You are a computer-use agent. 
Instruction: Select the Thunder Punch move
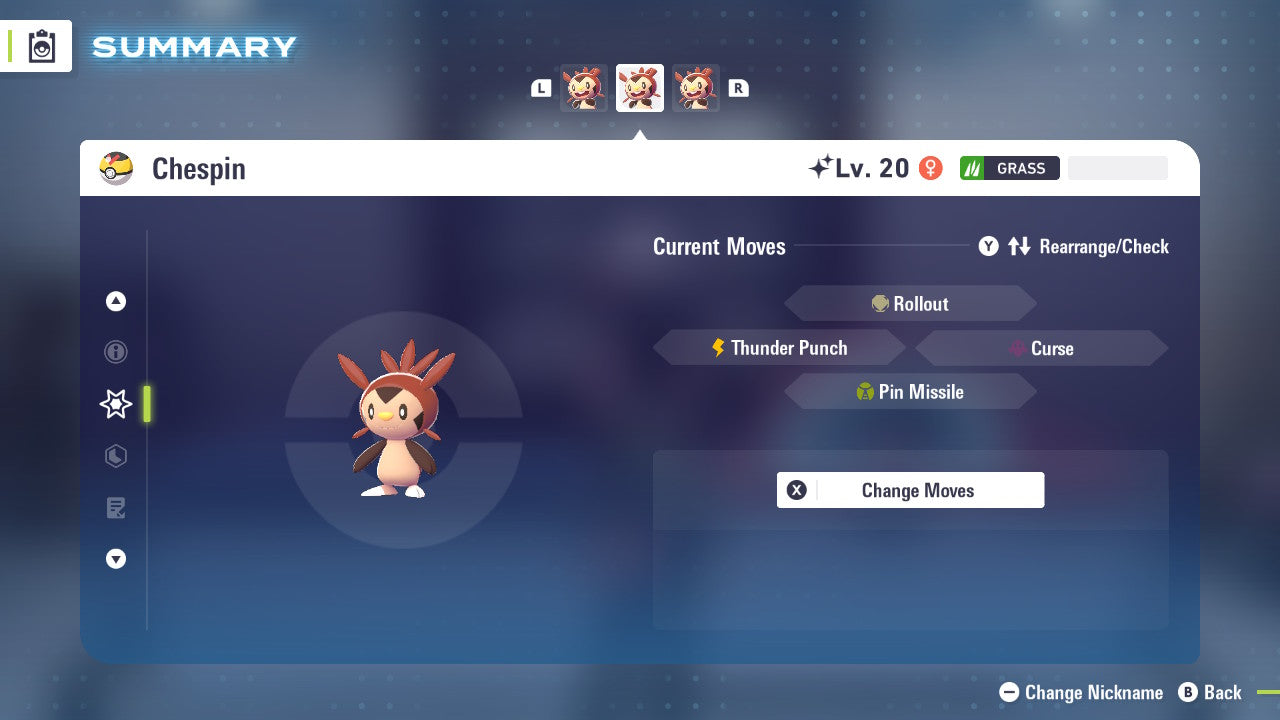coord(780,347)
